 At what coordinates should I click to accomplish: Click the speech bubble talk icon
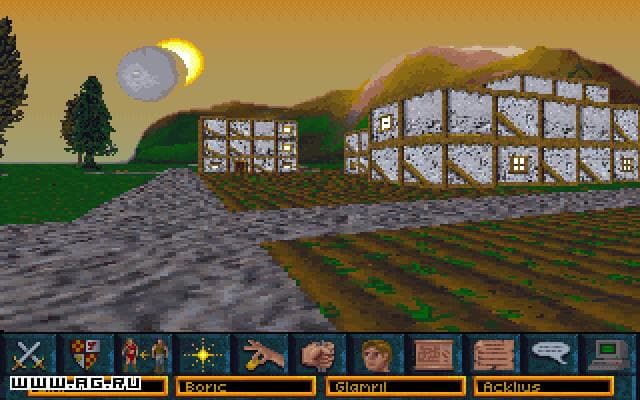pos(549,352)
